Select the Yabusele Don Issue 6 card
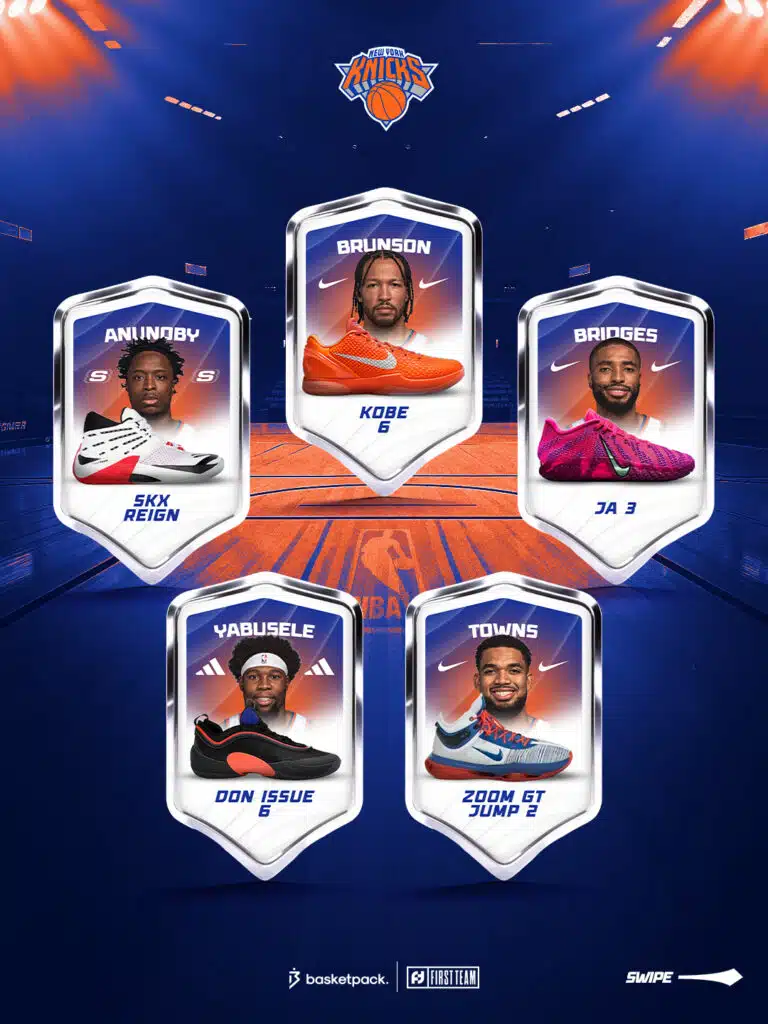This screenshot has height=1024, width=768. coord(265,718)
